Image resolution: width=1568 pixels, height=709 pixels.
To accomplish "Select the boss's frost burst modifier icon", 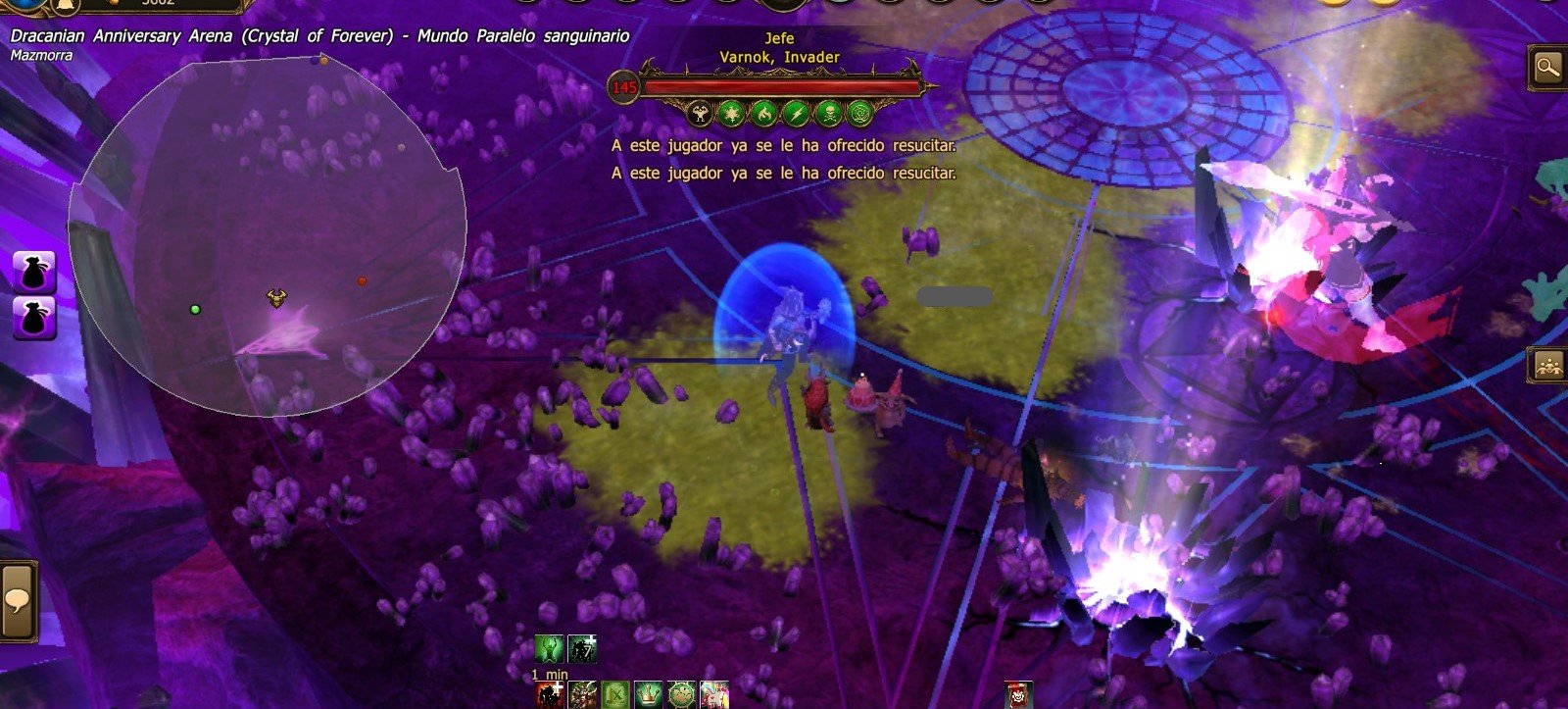I will click(731, 114).
